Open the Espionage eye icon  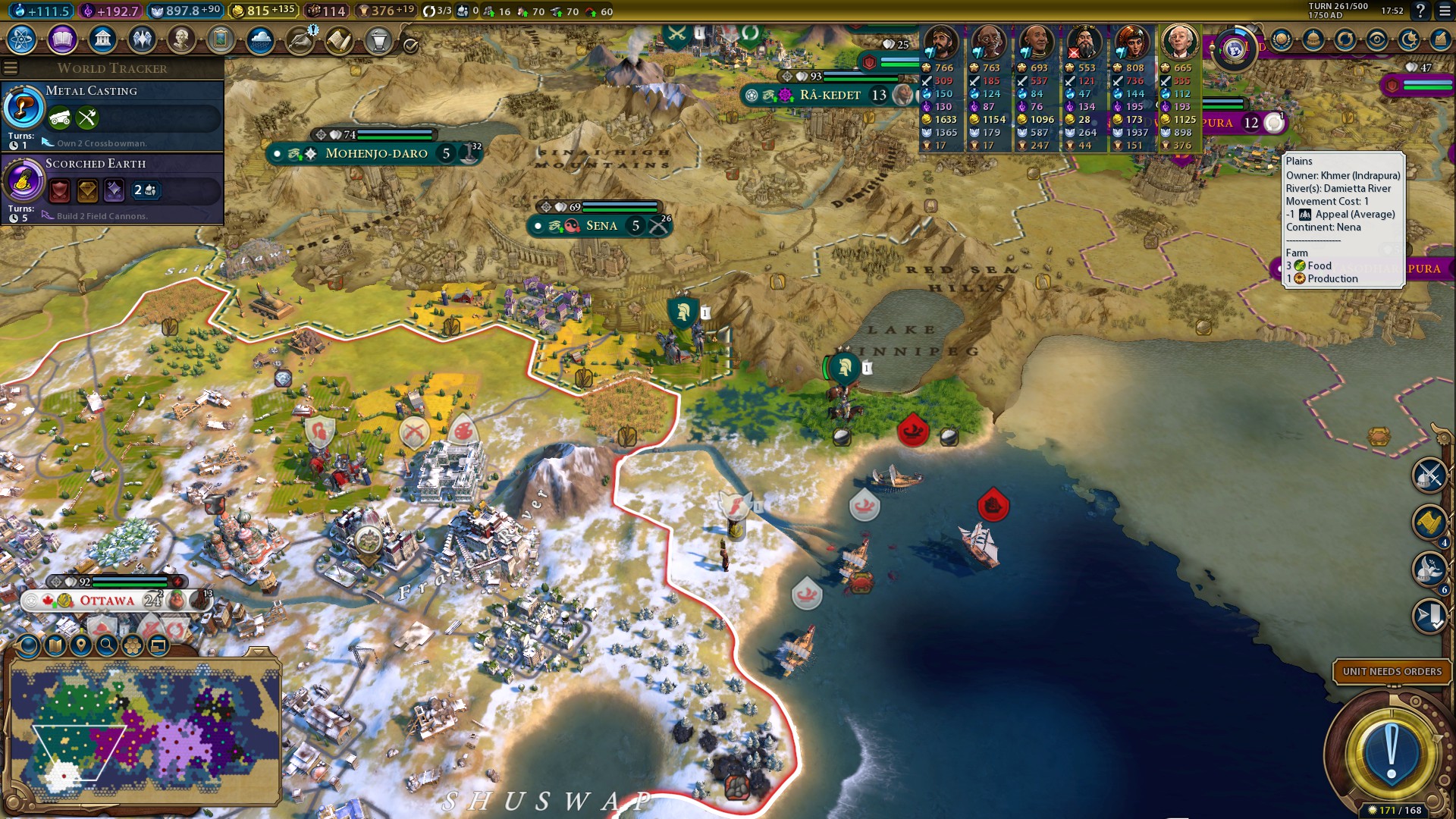tap(1377, 39)
